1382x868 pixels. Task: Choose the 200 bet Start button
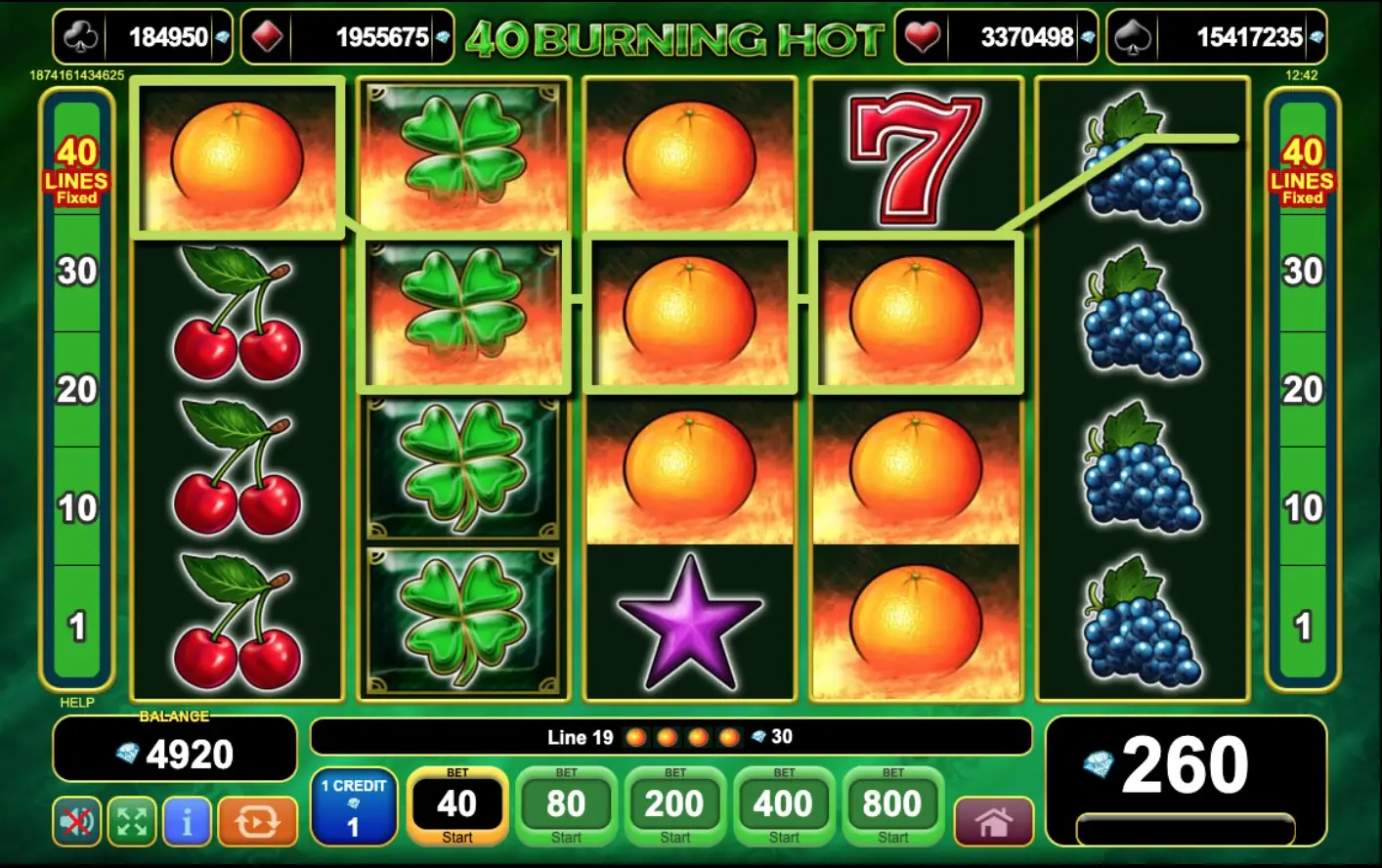(x=674, y=806)
